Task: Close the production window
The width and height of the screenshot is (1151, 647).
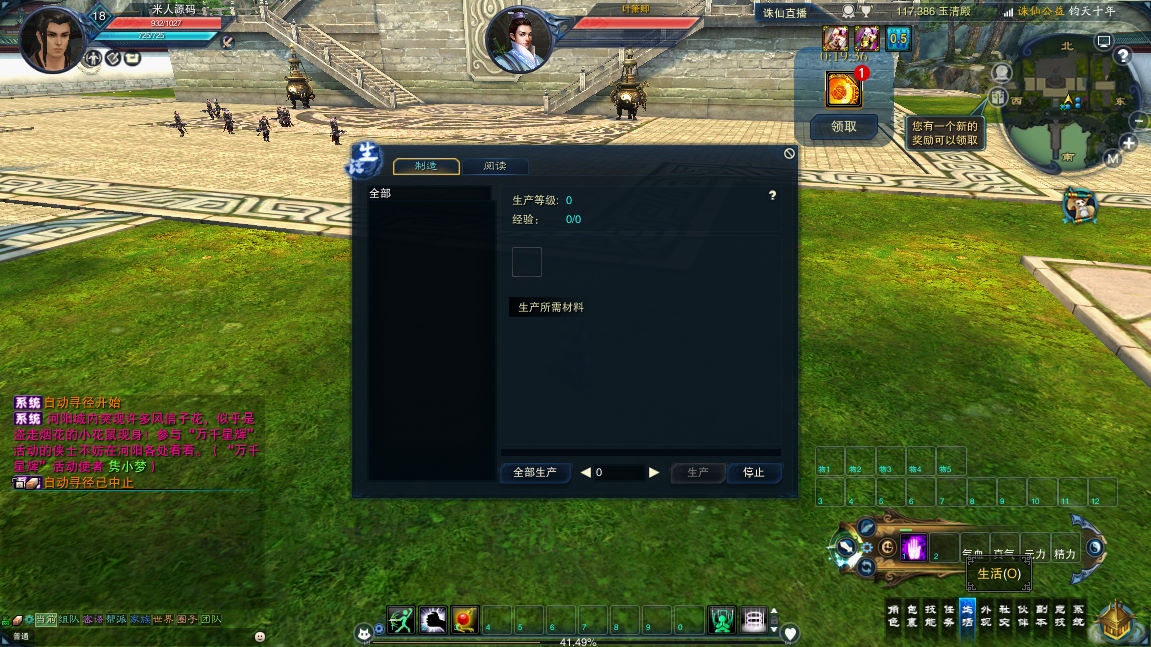Action: (789, 154)
